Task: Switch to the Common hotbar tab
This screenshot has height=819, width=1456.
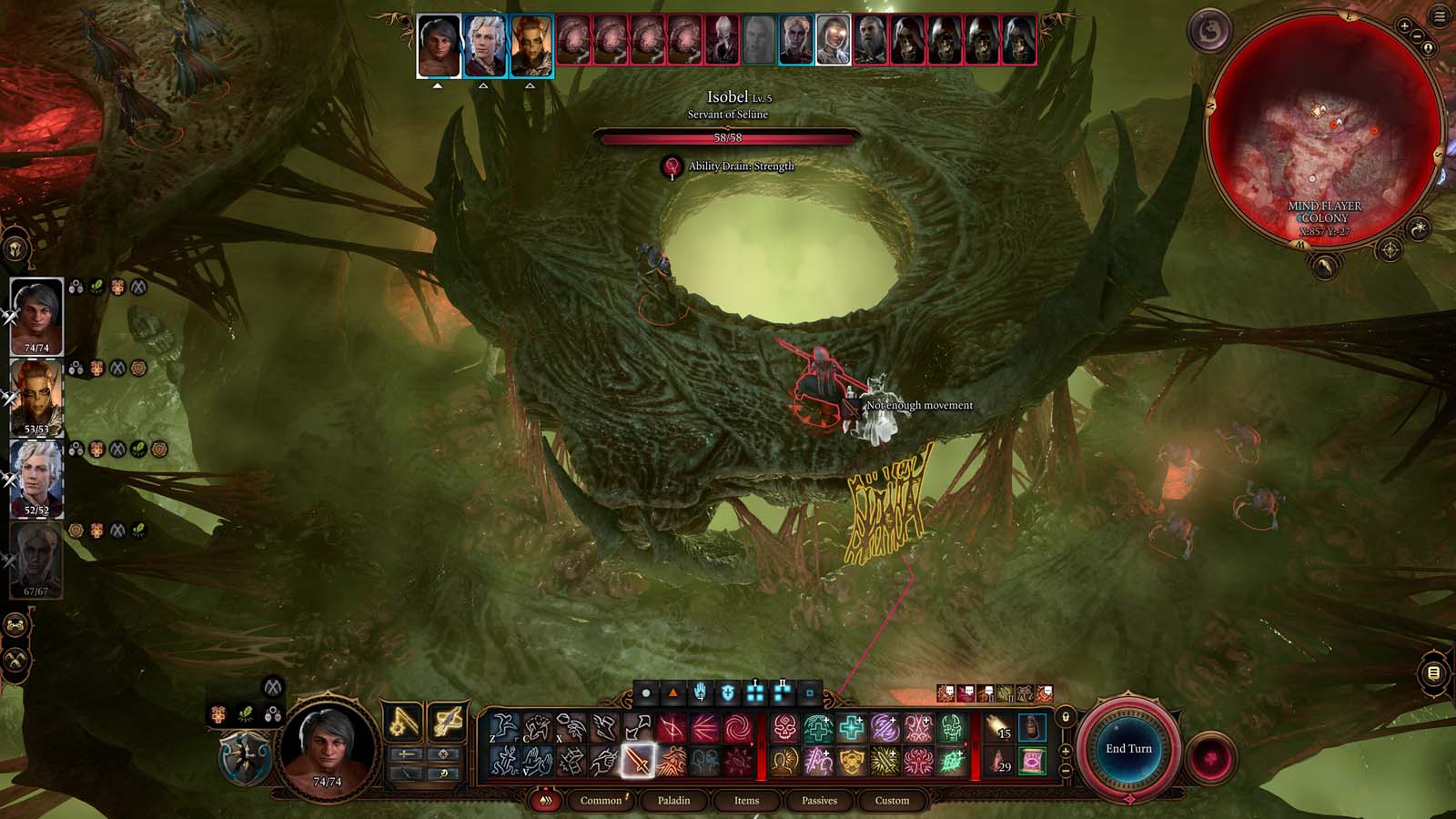Action: pyautogui.click(x=601, y=801)
